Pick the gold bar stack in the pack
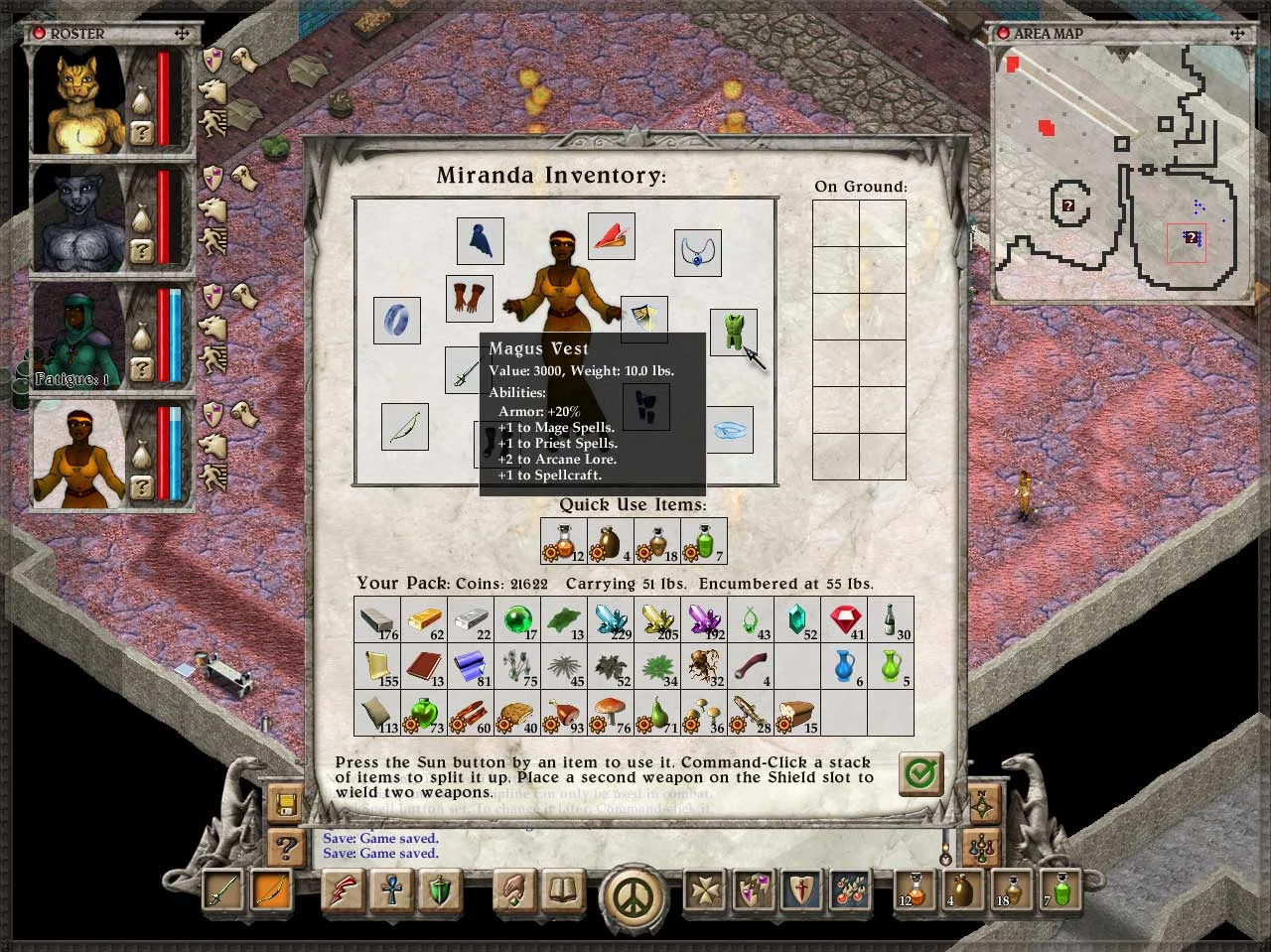The image size is (1271, 952). (x=425, y=619)
